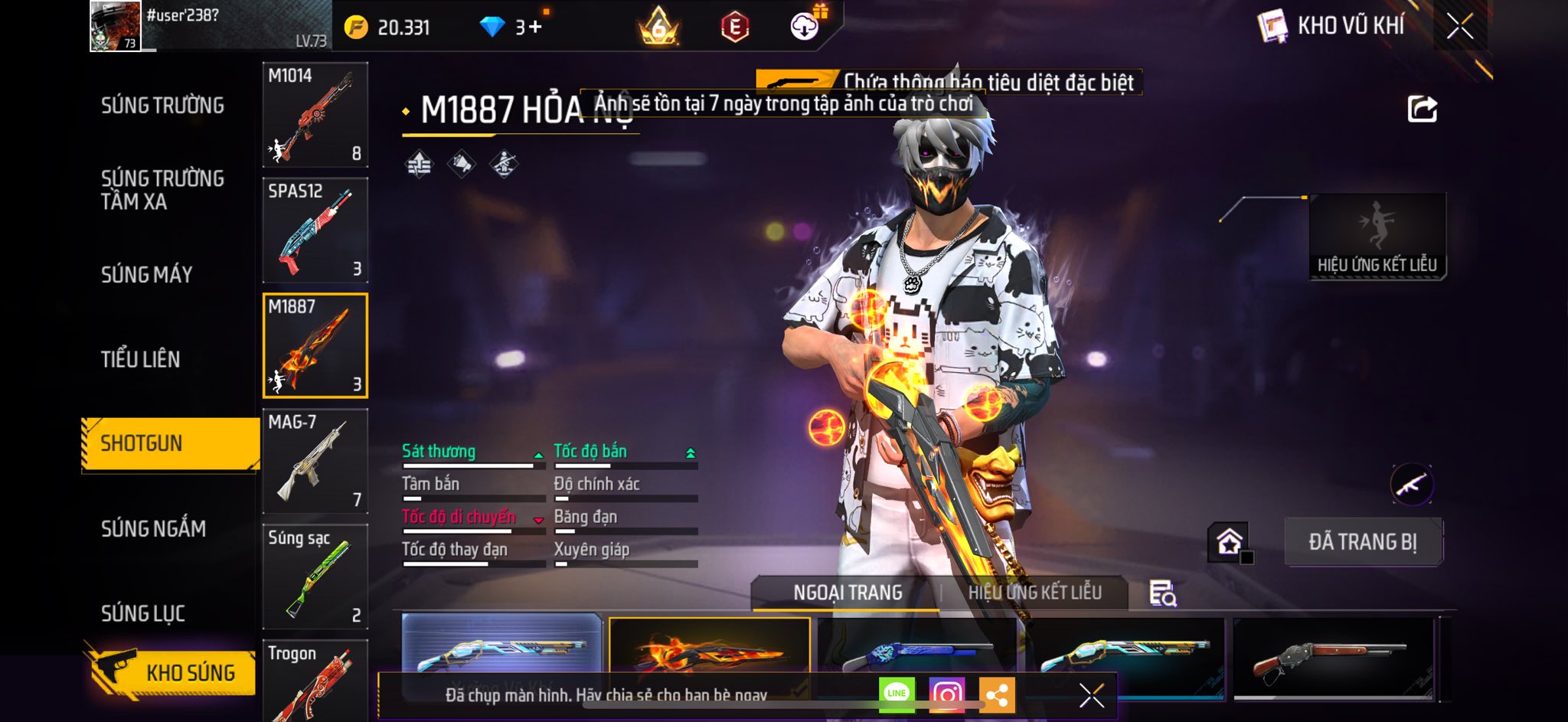Dismiss the screenshot share banner
This screenshot has width=1568, height=722.
pos(1091,695)
